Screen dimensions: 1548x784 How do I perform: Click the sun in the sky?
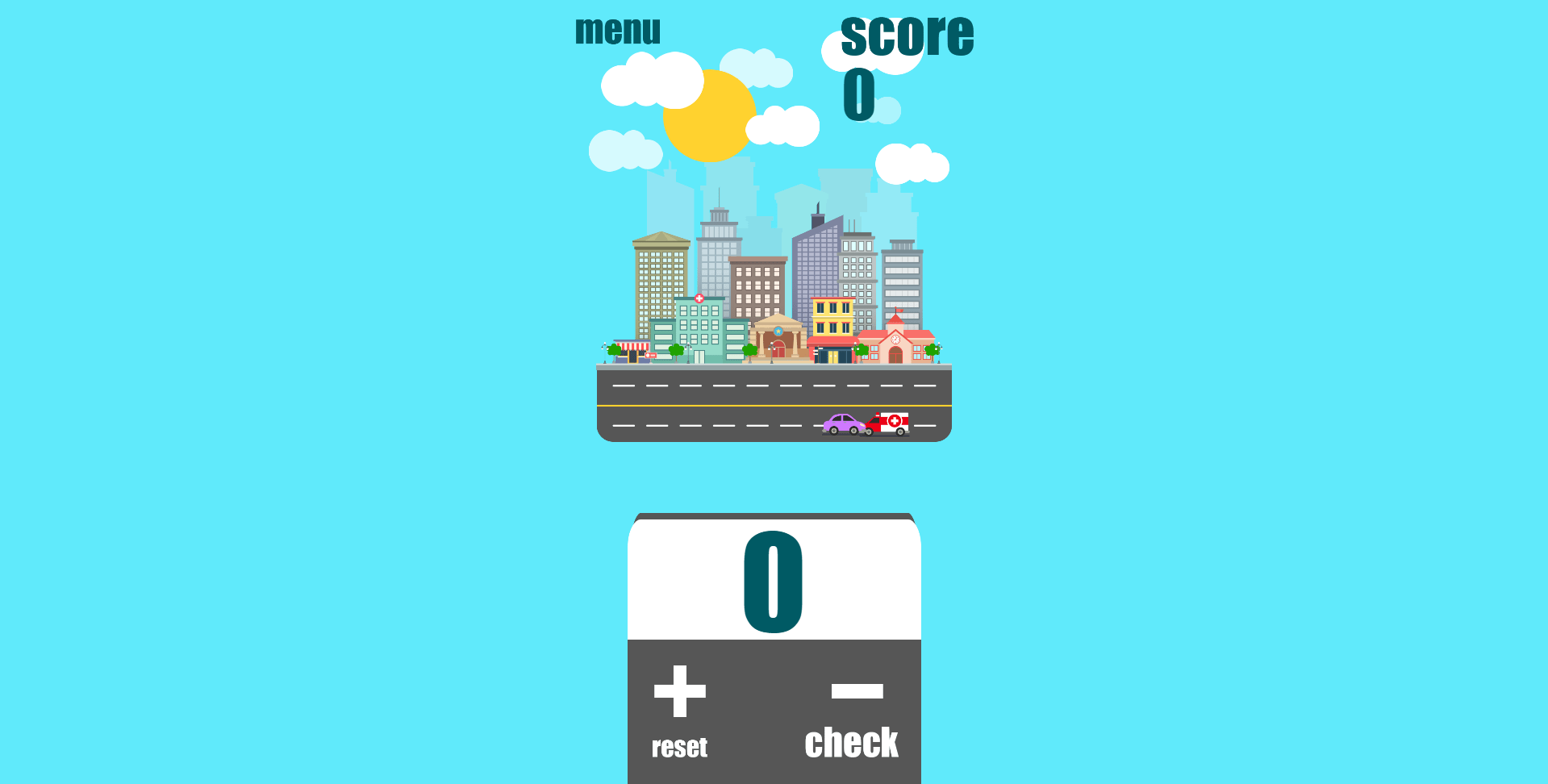click(710, 115)
